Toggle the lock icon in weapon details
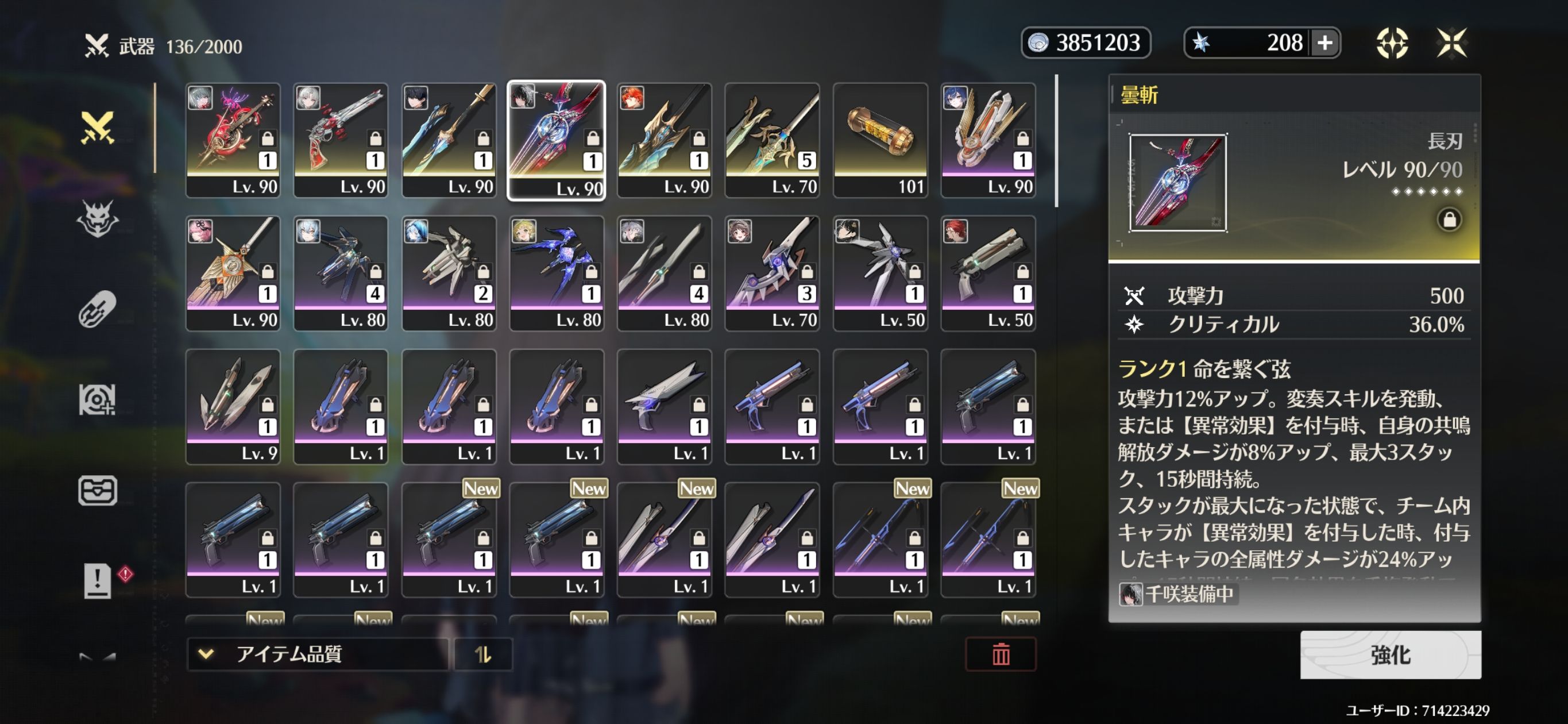Viewport: 1568px width, 724px height. pos(1449,219)
